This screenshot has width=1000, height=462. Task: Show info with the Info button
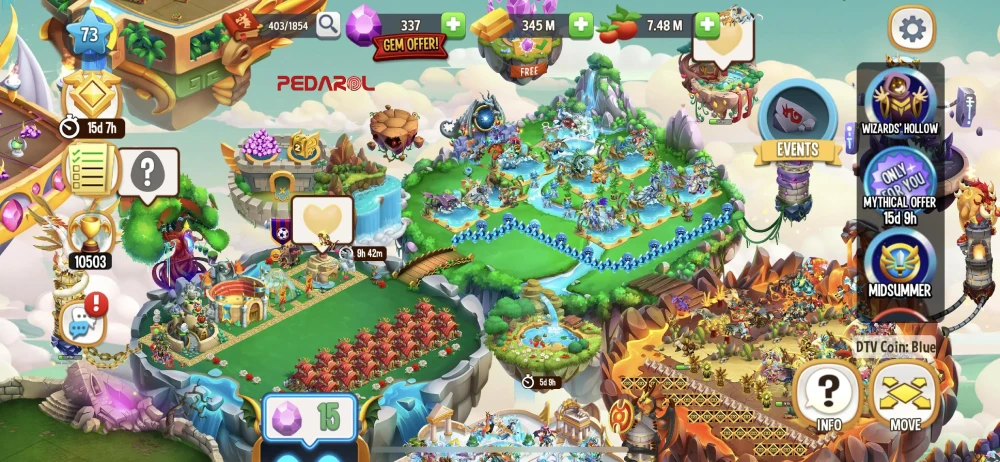click(827, 394)
